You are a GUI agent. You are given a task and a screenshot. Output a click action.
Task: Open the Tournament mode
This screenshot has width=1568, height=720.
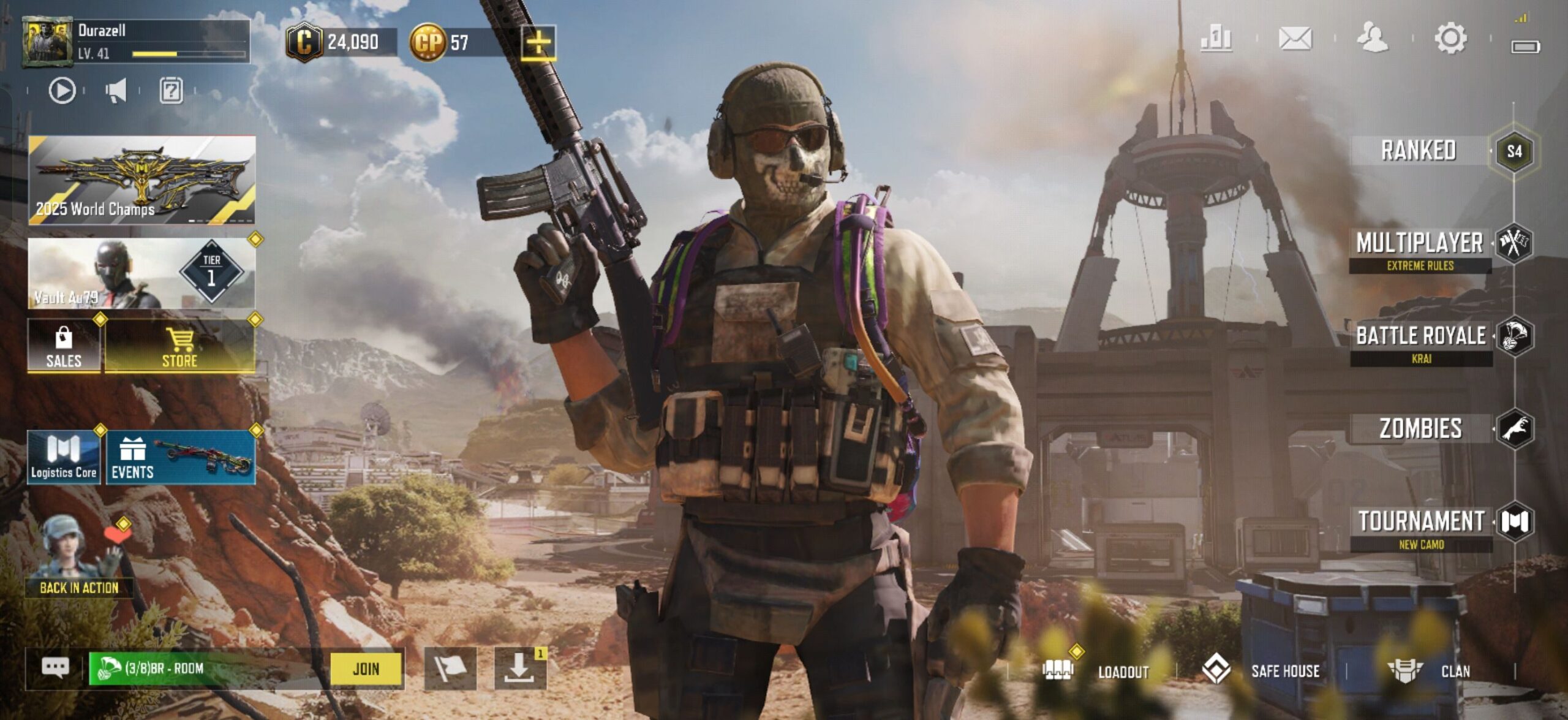(x=1421, y=522)
